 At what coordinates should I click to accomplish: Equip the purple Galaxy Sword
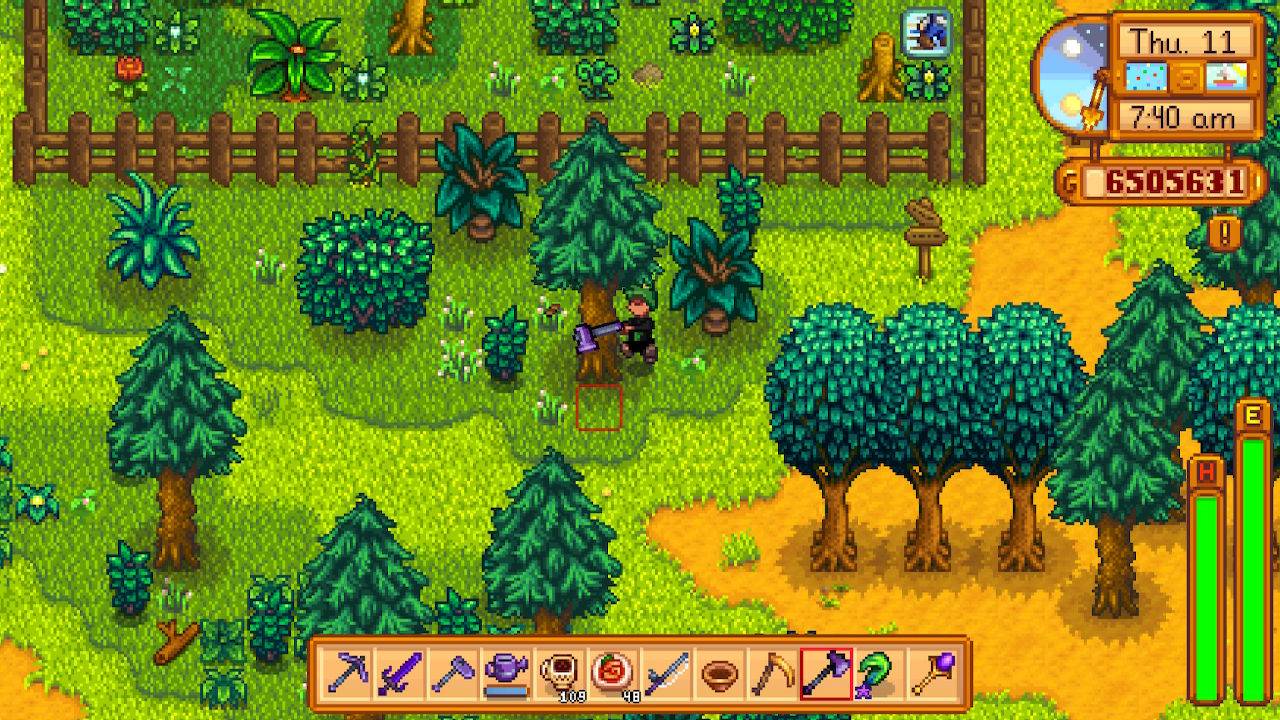coord(399,674)
